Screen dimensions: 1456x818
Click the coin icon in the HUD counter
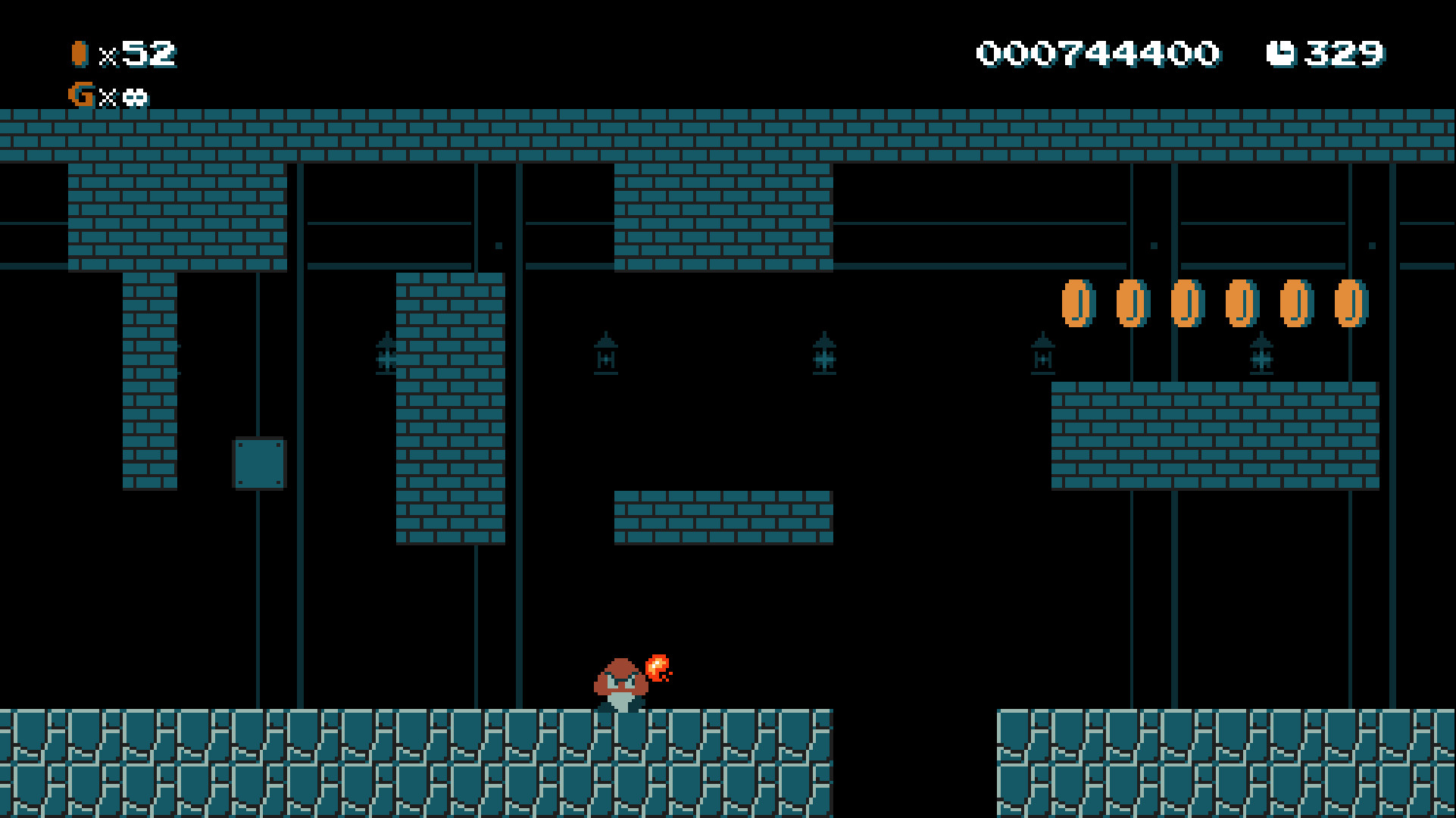click(78, 53)
